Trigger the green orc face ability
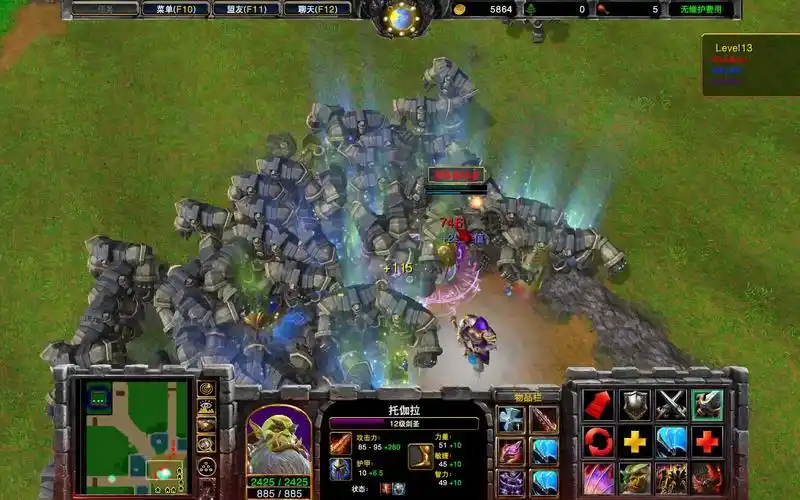Screen dimensions: 800x500 click(x=635, y=477)
